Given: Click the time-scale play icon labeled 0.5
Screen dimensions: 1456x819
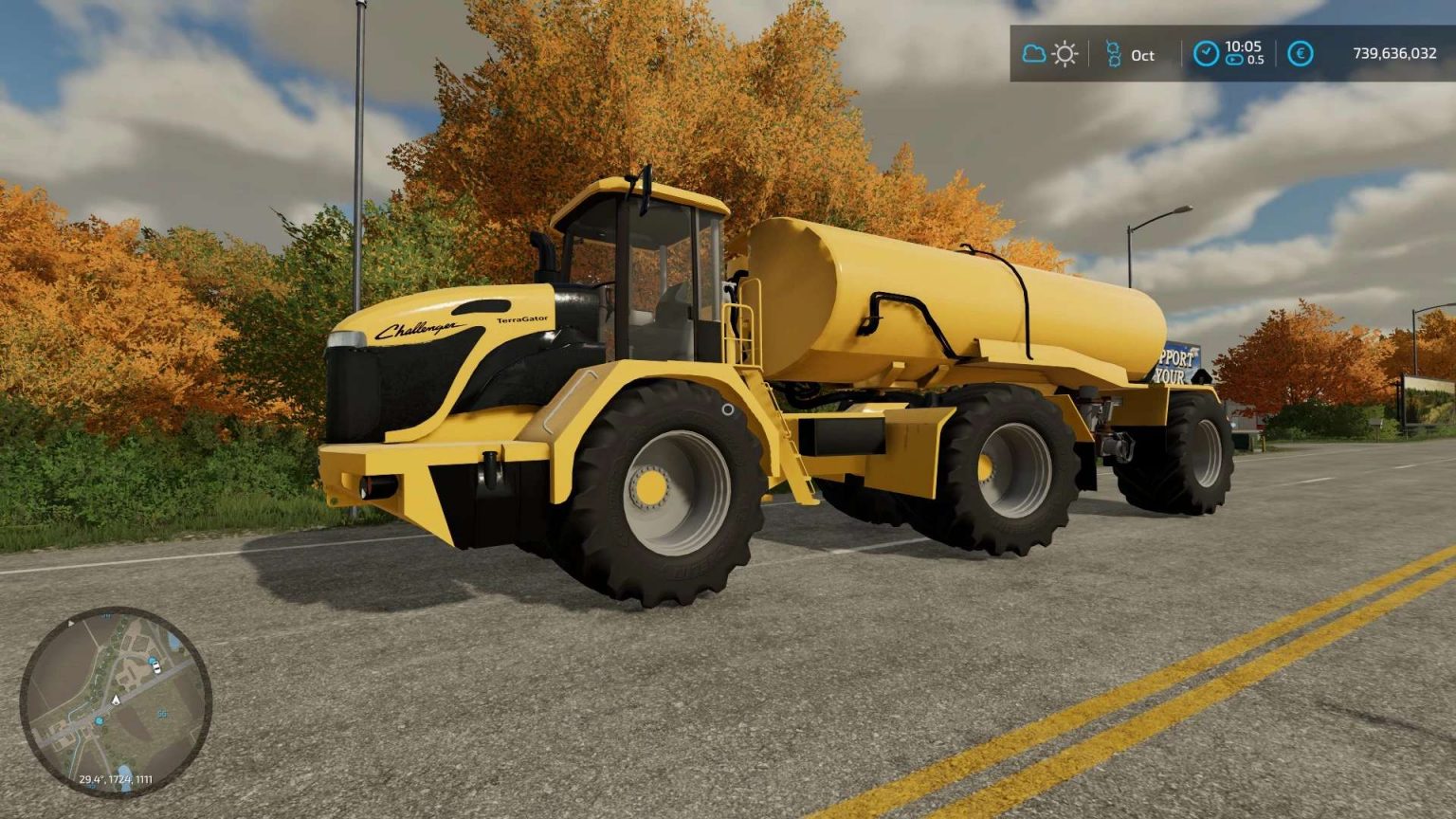Looking at the screenshot, I should [x=1234, y=60].
